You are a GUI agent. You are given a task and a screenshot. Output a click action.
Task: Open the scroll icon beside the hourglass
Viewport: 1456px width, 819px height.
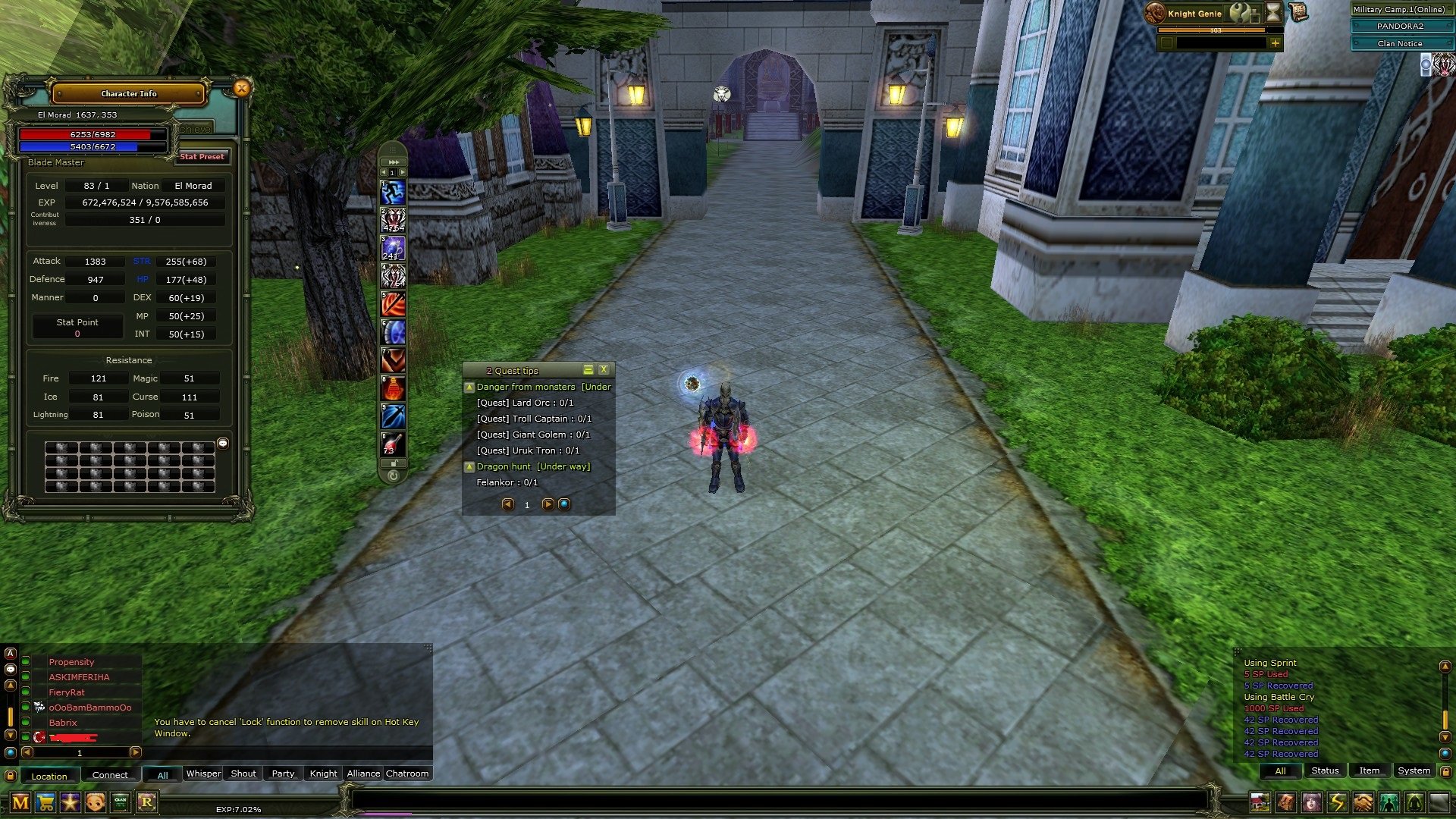click(1298, 12)
